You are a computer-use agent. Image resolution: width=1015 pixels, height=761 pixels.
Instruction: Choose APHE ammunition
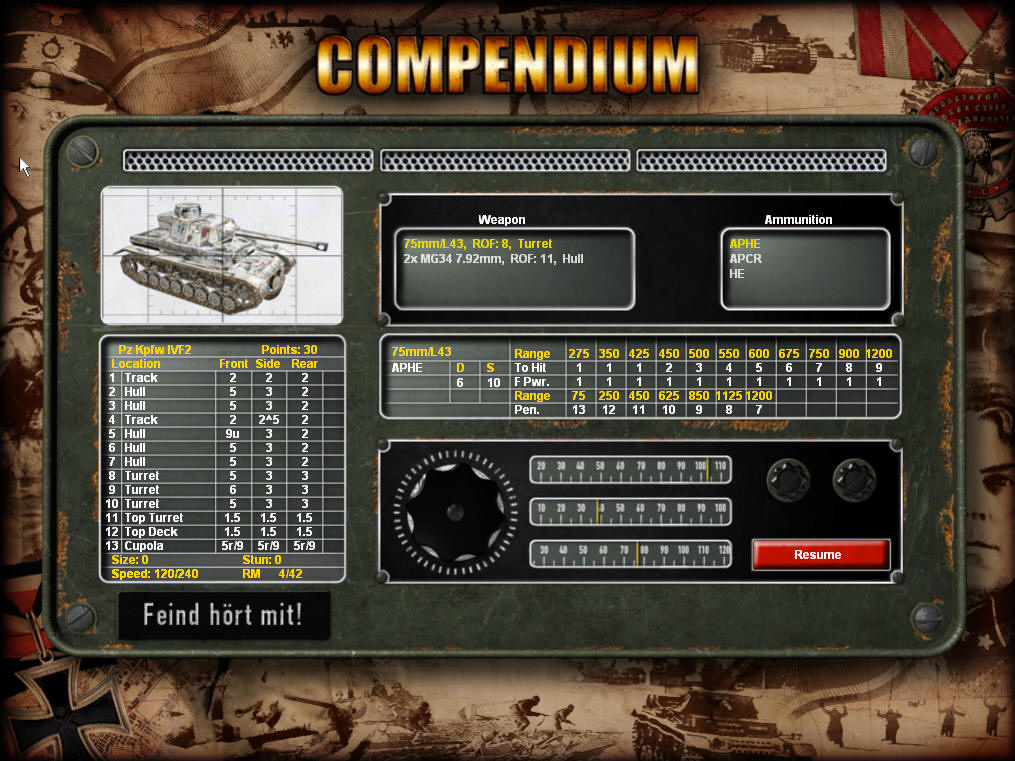(745, 244)
